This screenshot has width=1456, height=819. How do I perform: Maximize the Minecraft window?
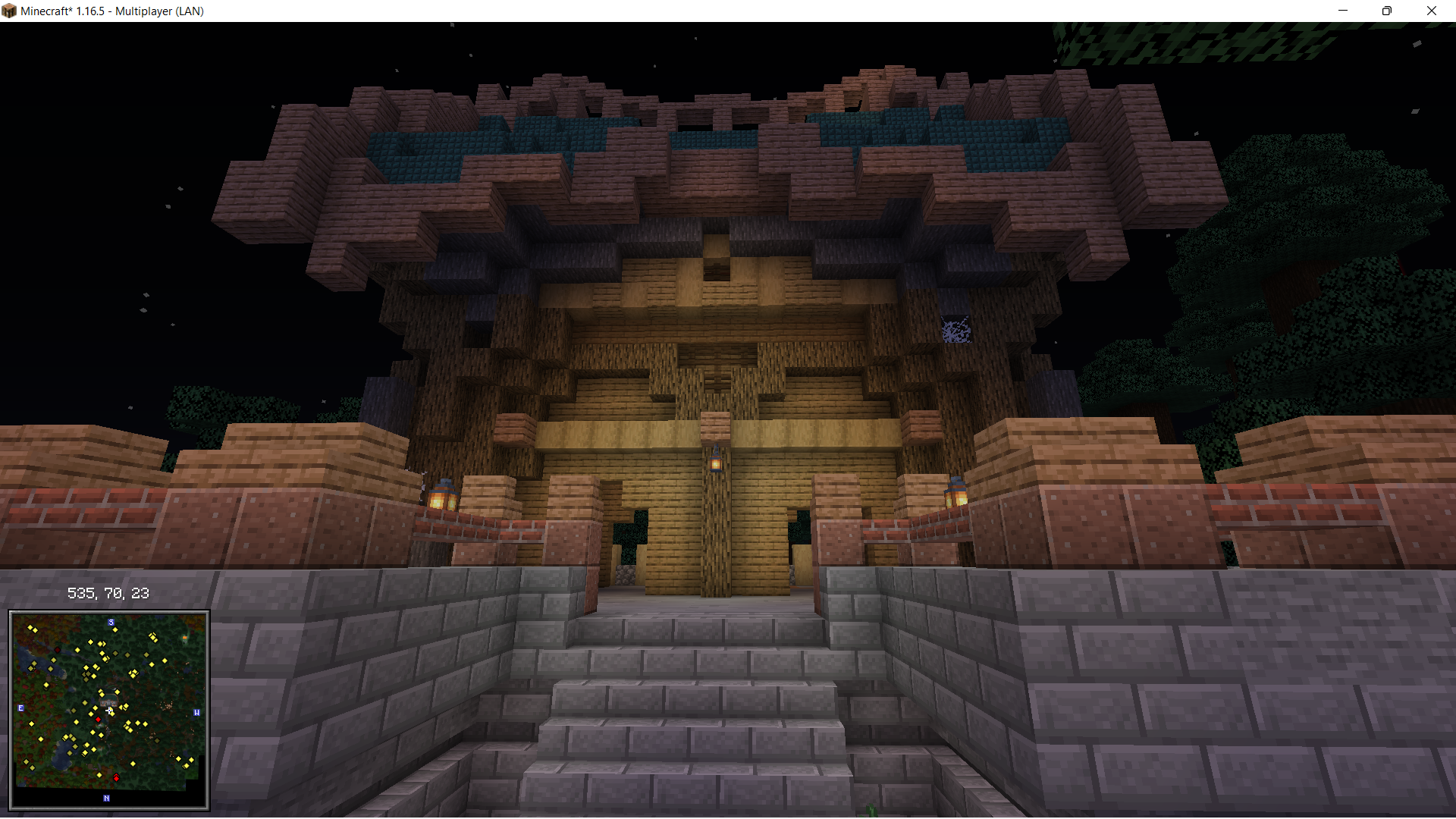(x=1387, y=11)
